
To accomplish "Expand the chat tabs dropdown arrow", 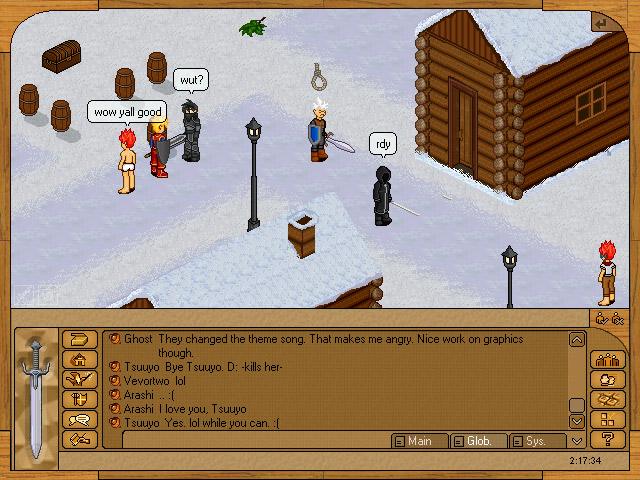I will [x=577, y=441].
